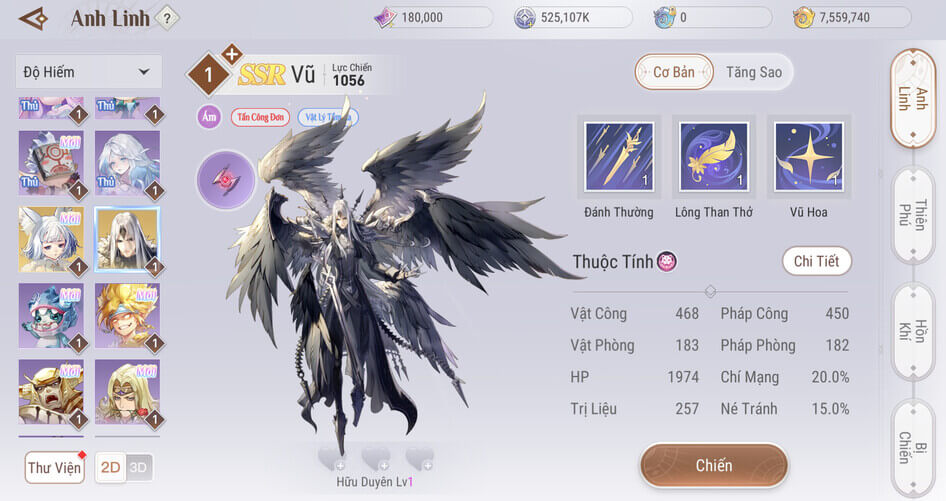Open Chi Tiết attribute details

[816, 262]
